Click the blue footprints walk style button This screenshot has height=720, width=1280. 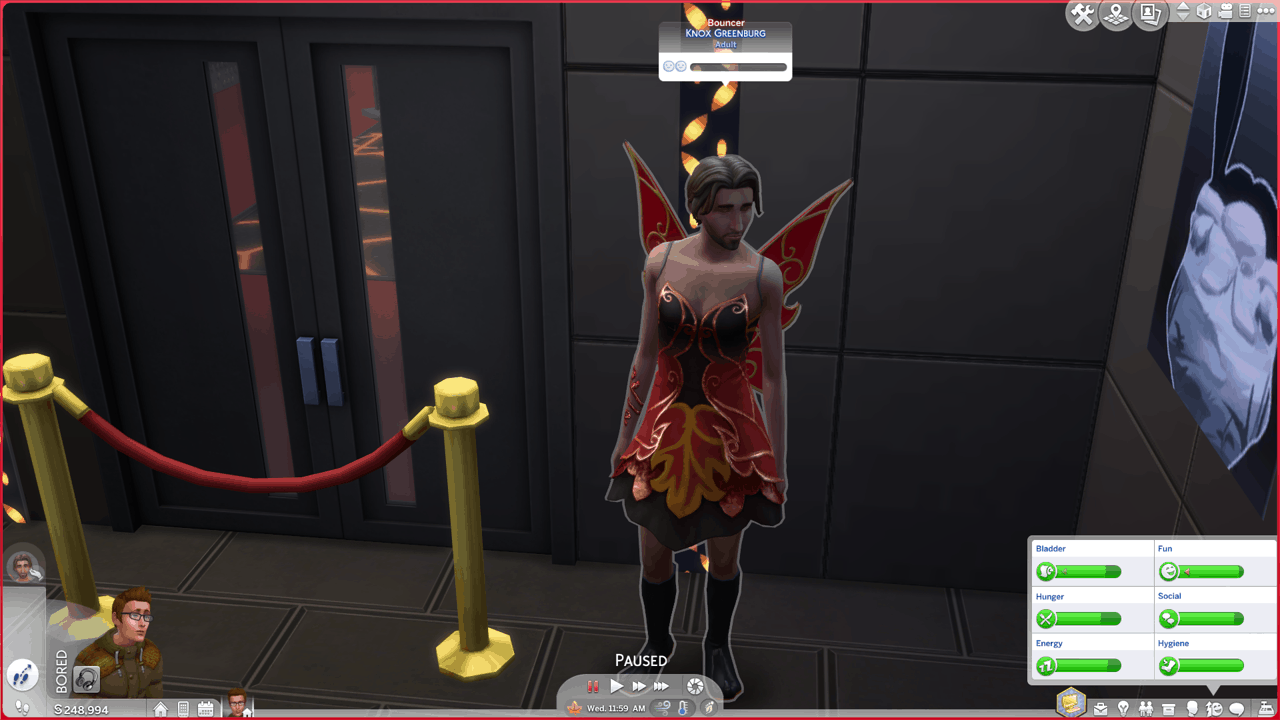coord(22,673)
